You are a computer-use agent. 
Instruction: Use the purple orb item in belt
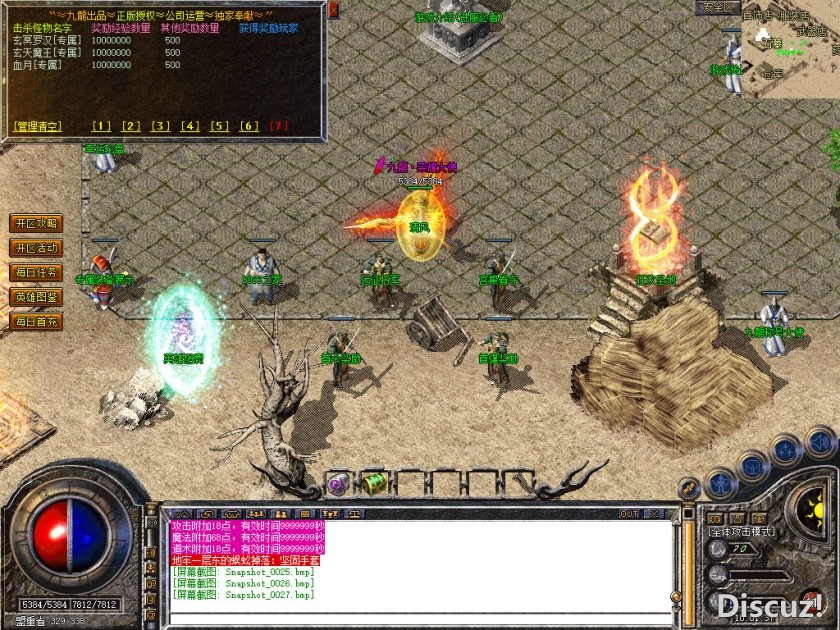click(x=339, y=485)
